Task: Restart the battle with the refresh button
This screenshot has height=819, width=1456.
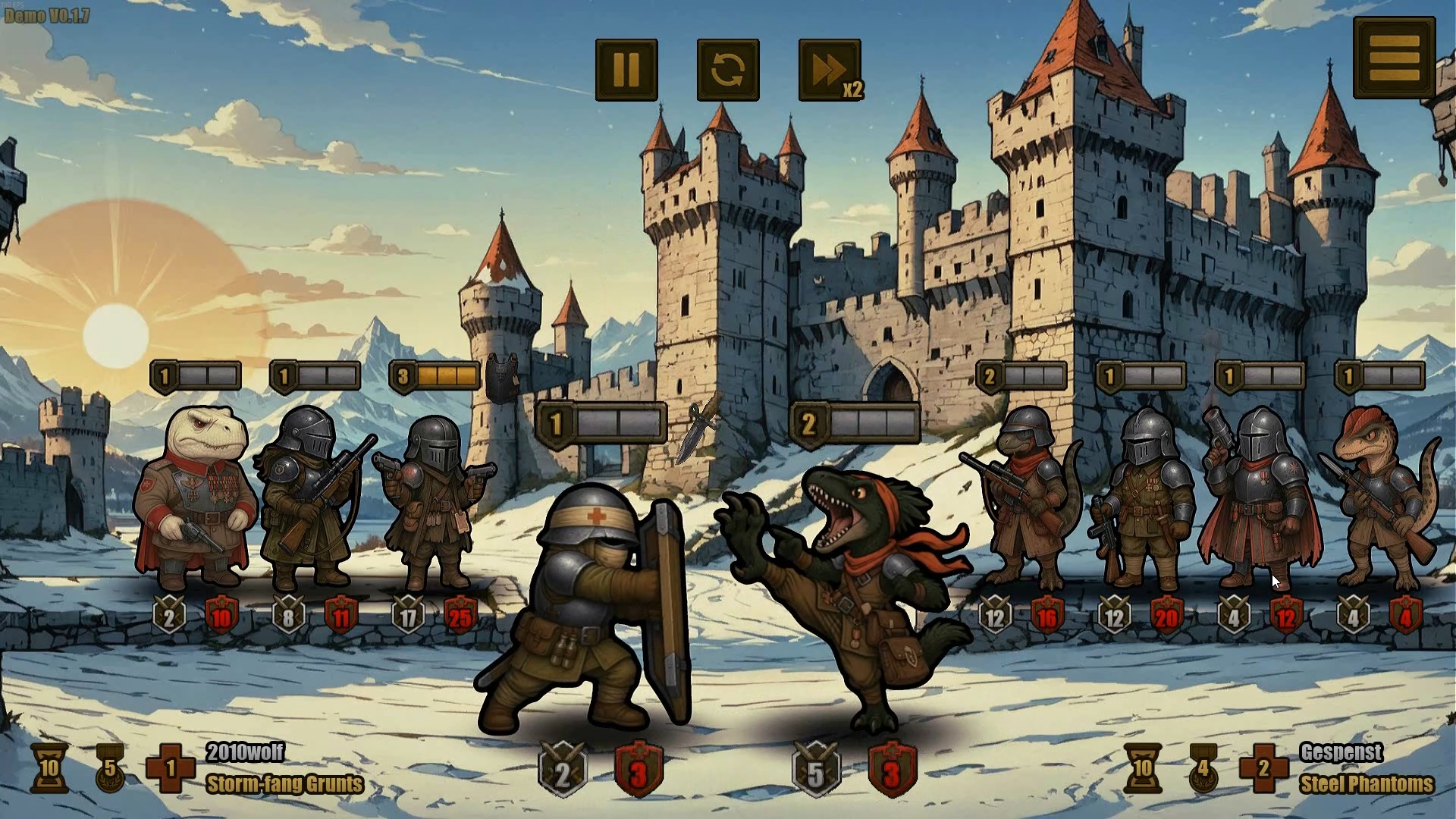Action: click(x=728, y=70)
